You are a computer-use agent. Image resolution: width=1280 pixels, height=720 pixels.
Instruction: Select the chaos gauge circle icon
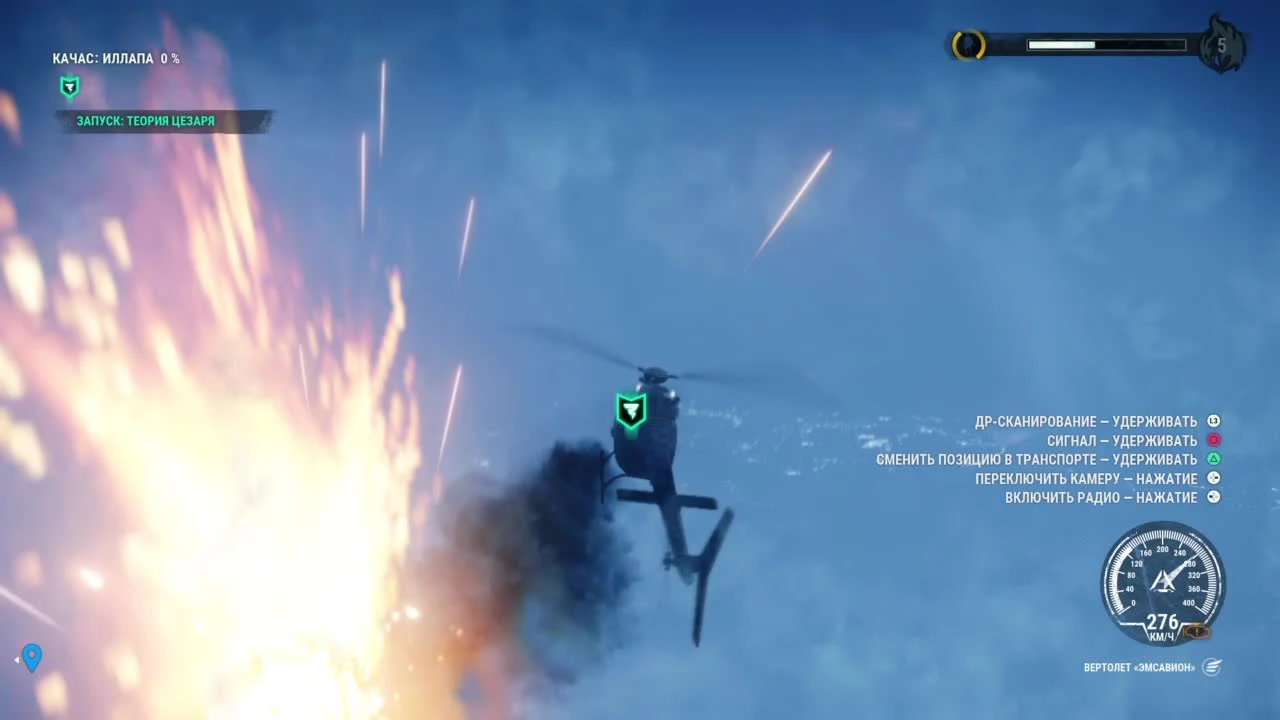(x=967, y=45)
